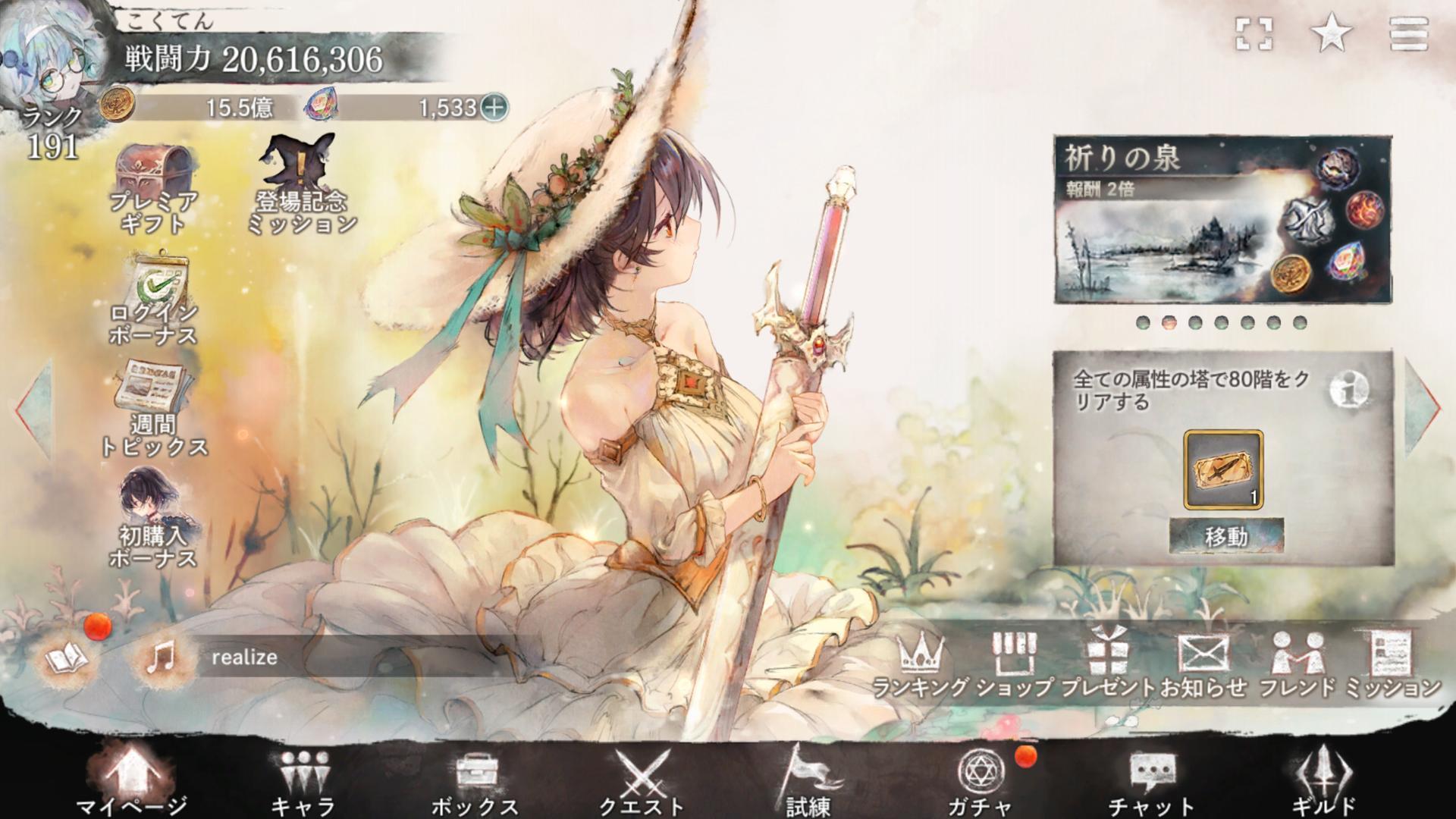The image size is (1456, 819).
Task: Go to the クエスト quest screen
Action: 642,781
